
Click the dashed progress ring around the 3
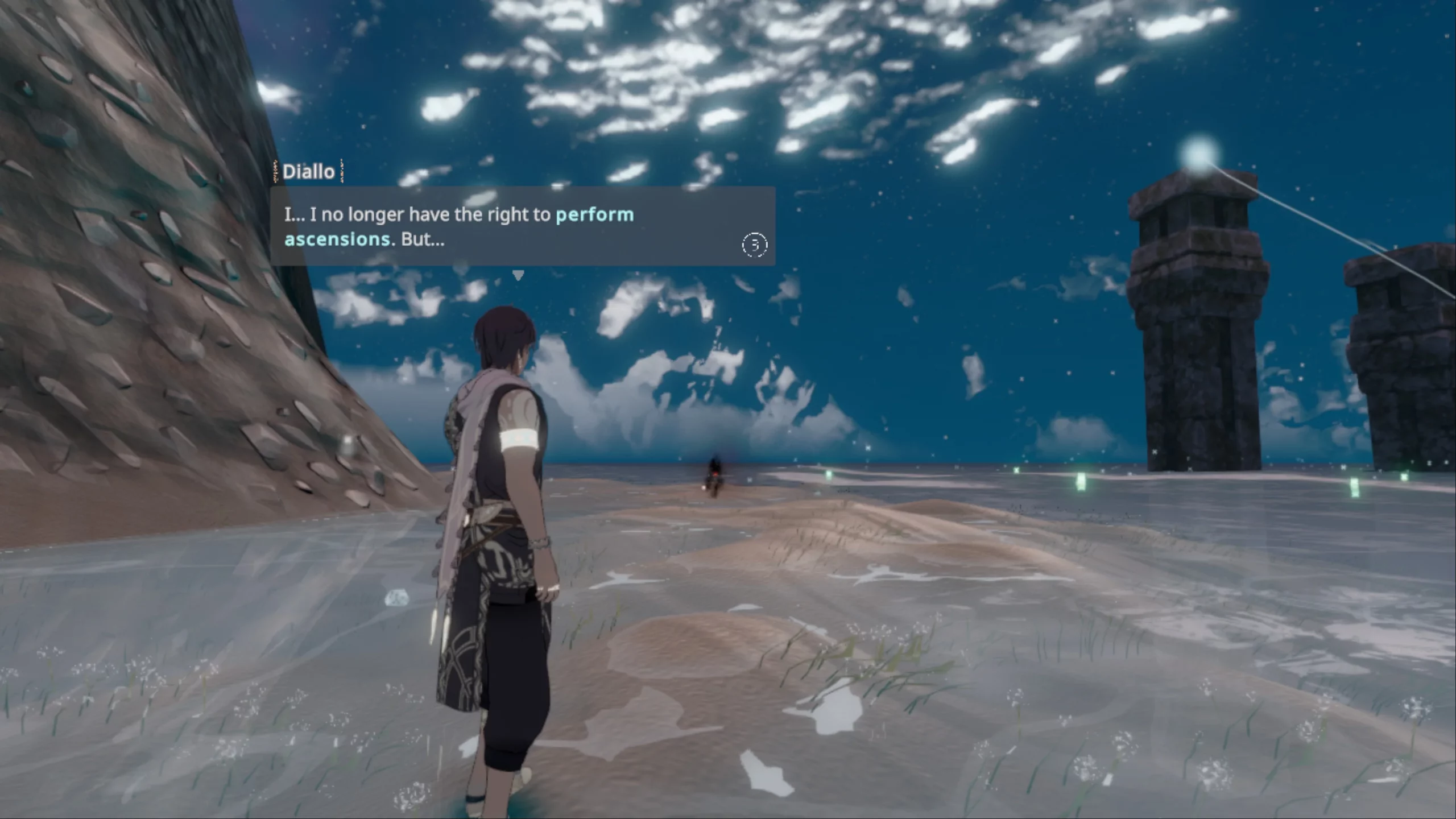[x=755, y=246]
